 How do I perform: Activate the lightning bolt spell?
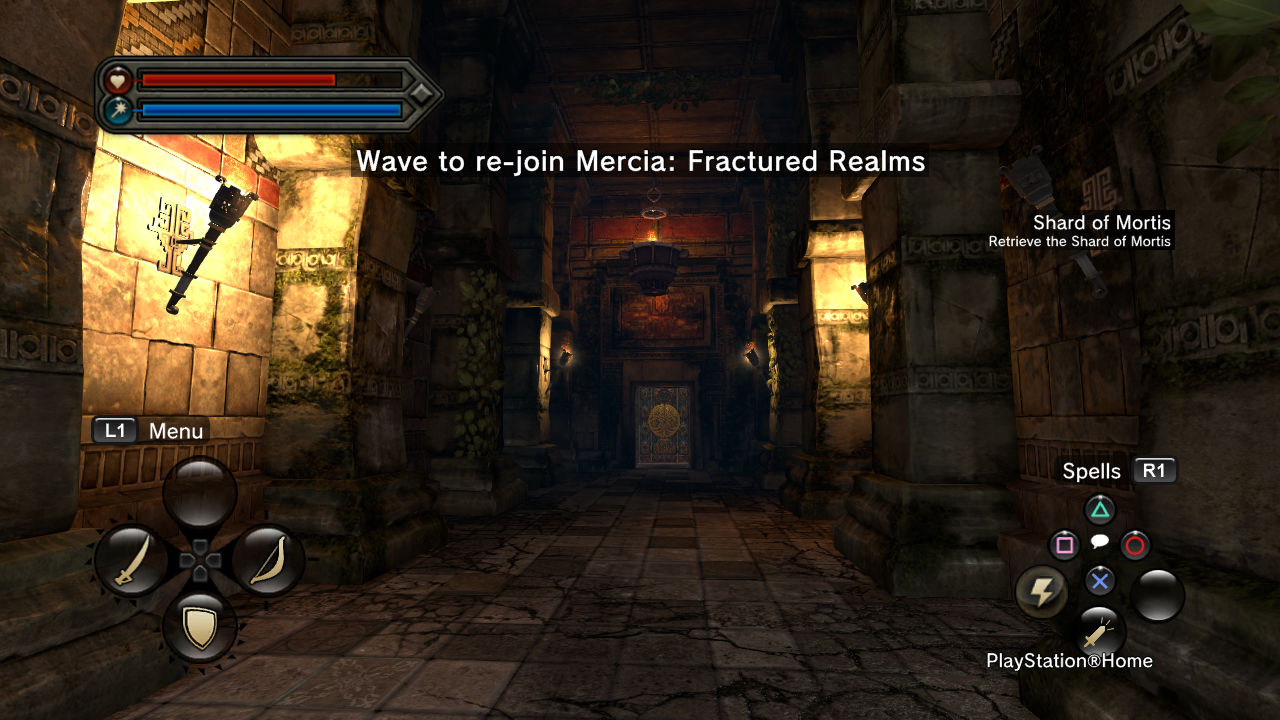(x=1041, y=593)
